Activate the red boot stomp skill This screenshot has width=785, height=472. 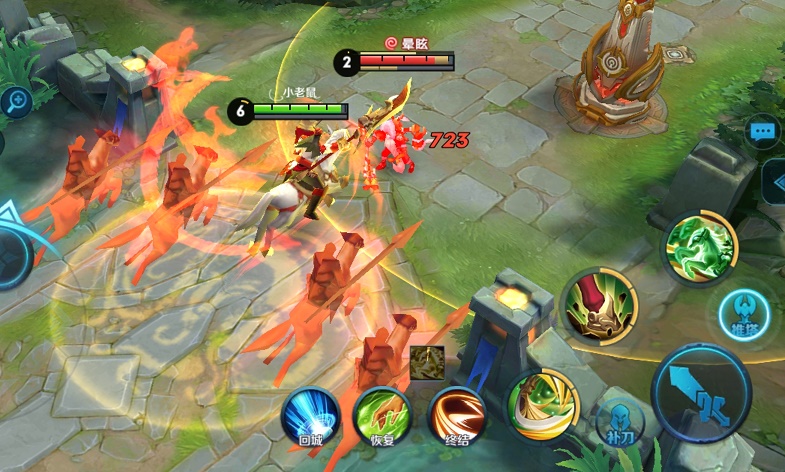(x=600, y=305)
